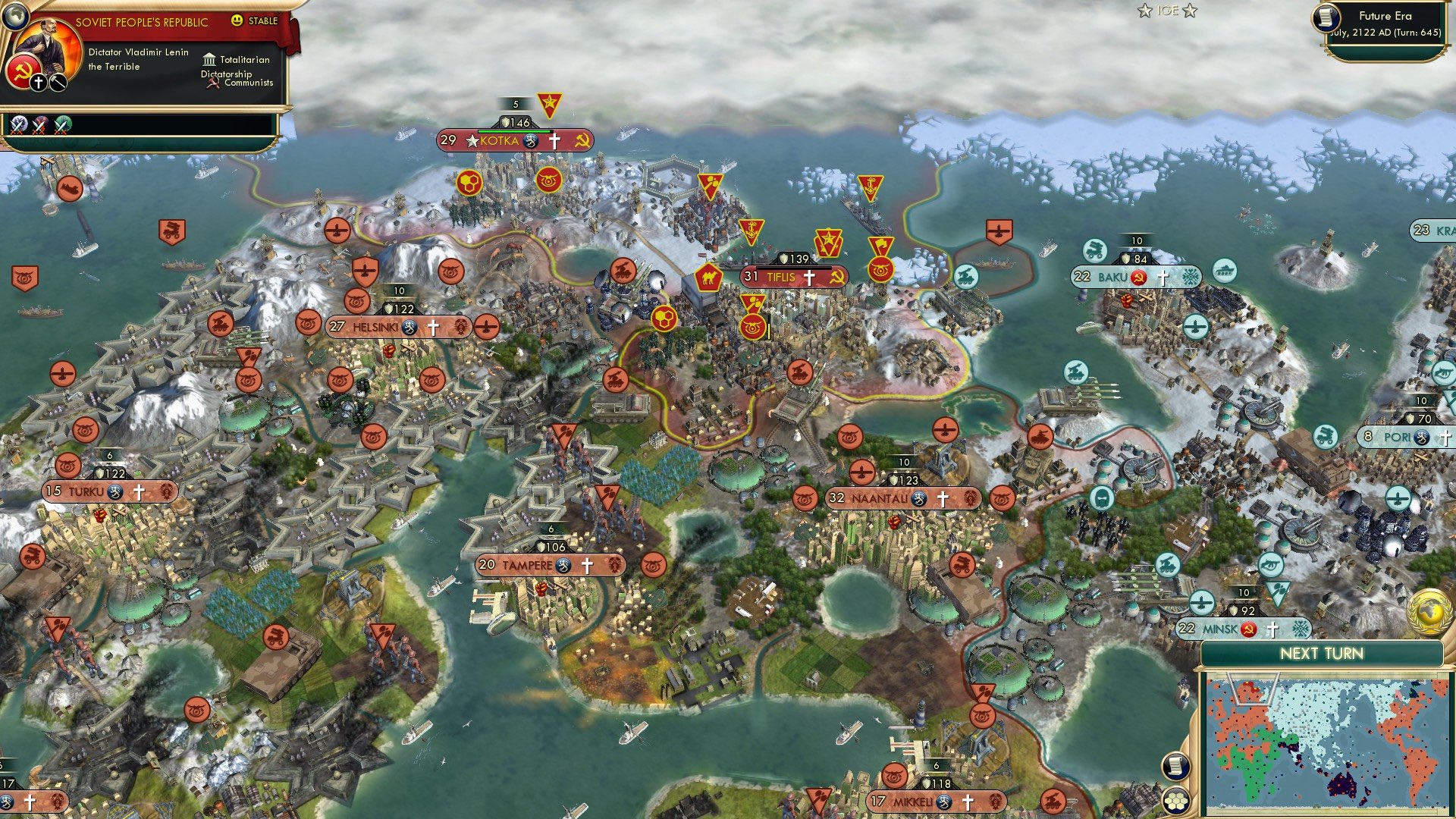Click the cross religion icon on Kotka's banner
Screen dimensions: 1456x819
(x=554, y=141)
